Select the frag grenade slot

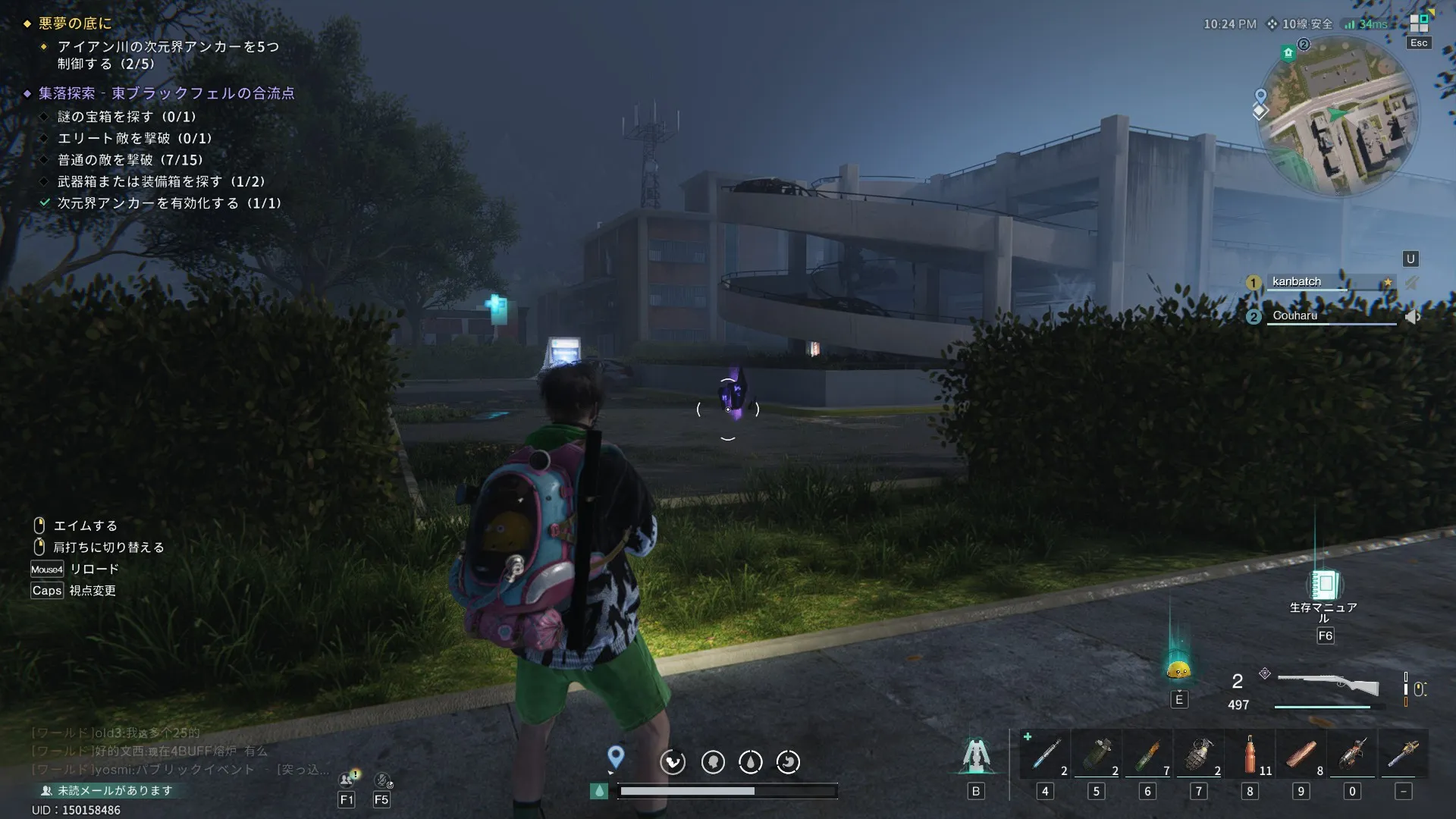coord(1199,754)
